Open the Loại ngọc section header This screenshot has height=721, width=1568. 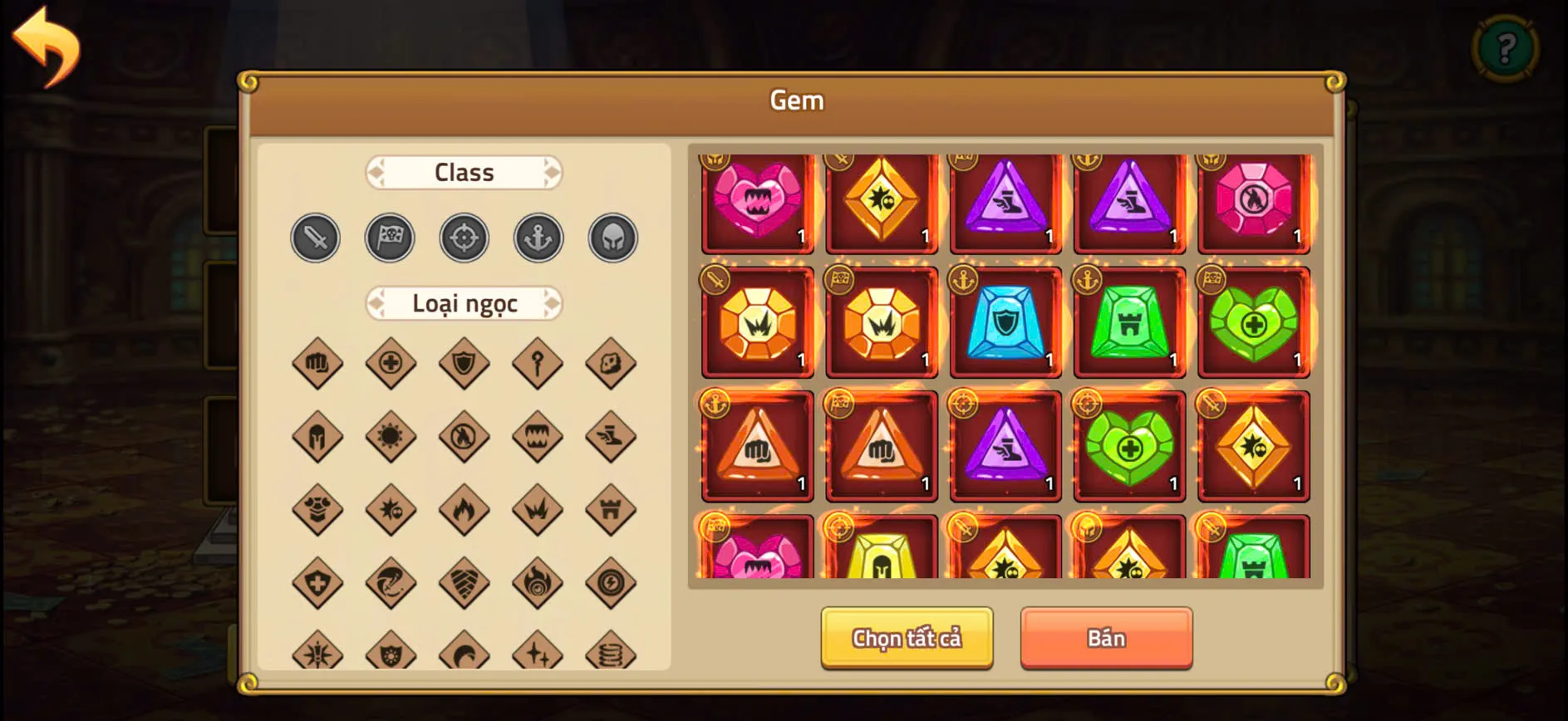tap(464, 304)
